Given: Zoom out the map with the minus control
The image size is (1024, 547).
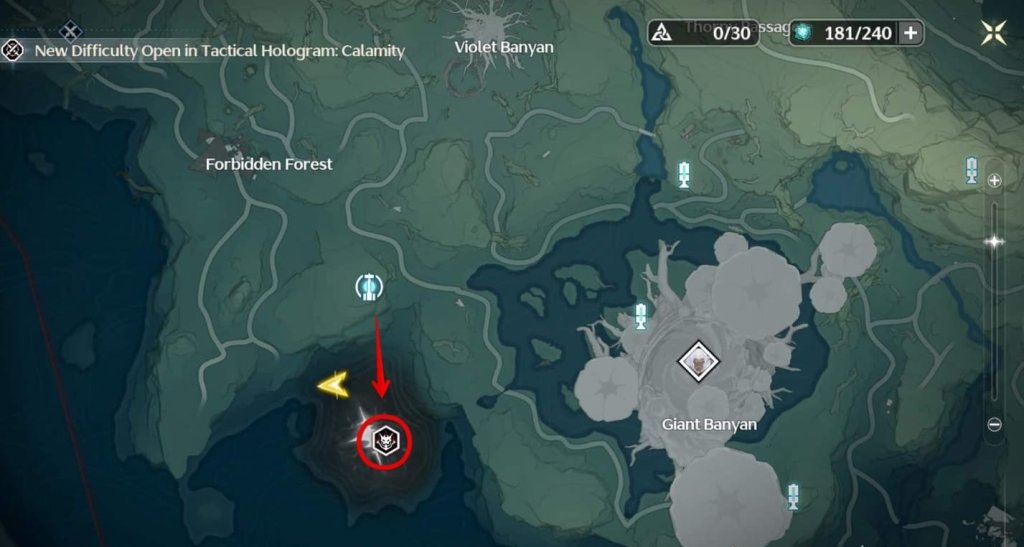Looking at the screenshot, I should 994,424.
